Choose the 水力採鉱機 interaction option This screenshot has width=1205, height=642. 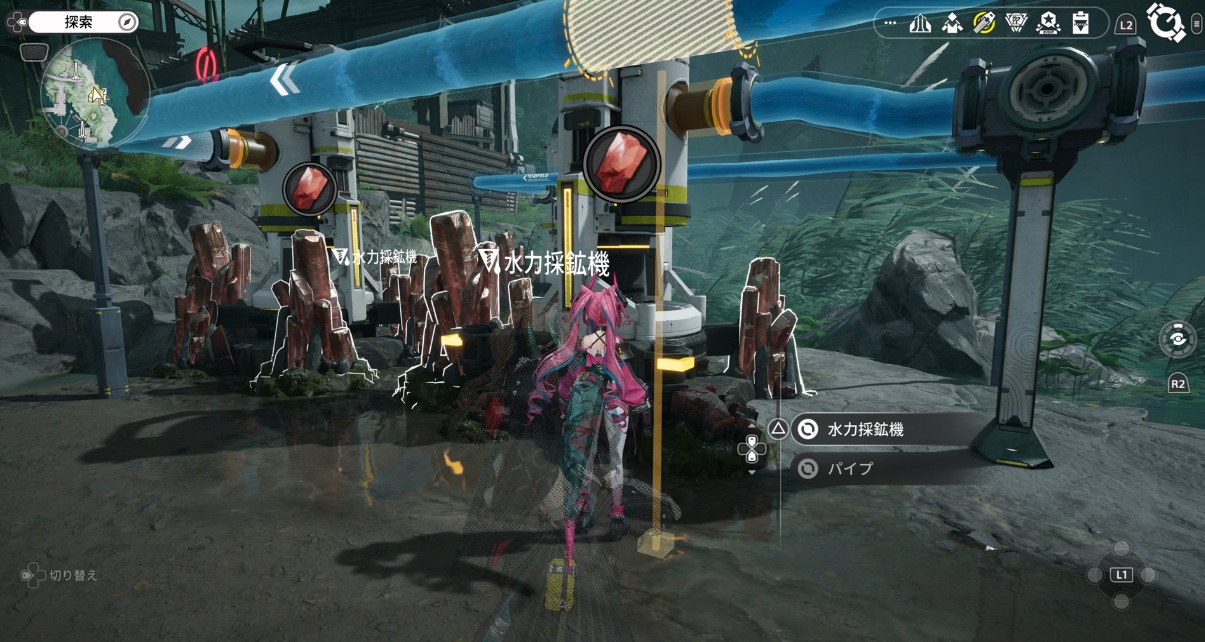[865, 430]
